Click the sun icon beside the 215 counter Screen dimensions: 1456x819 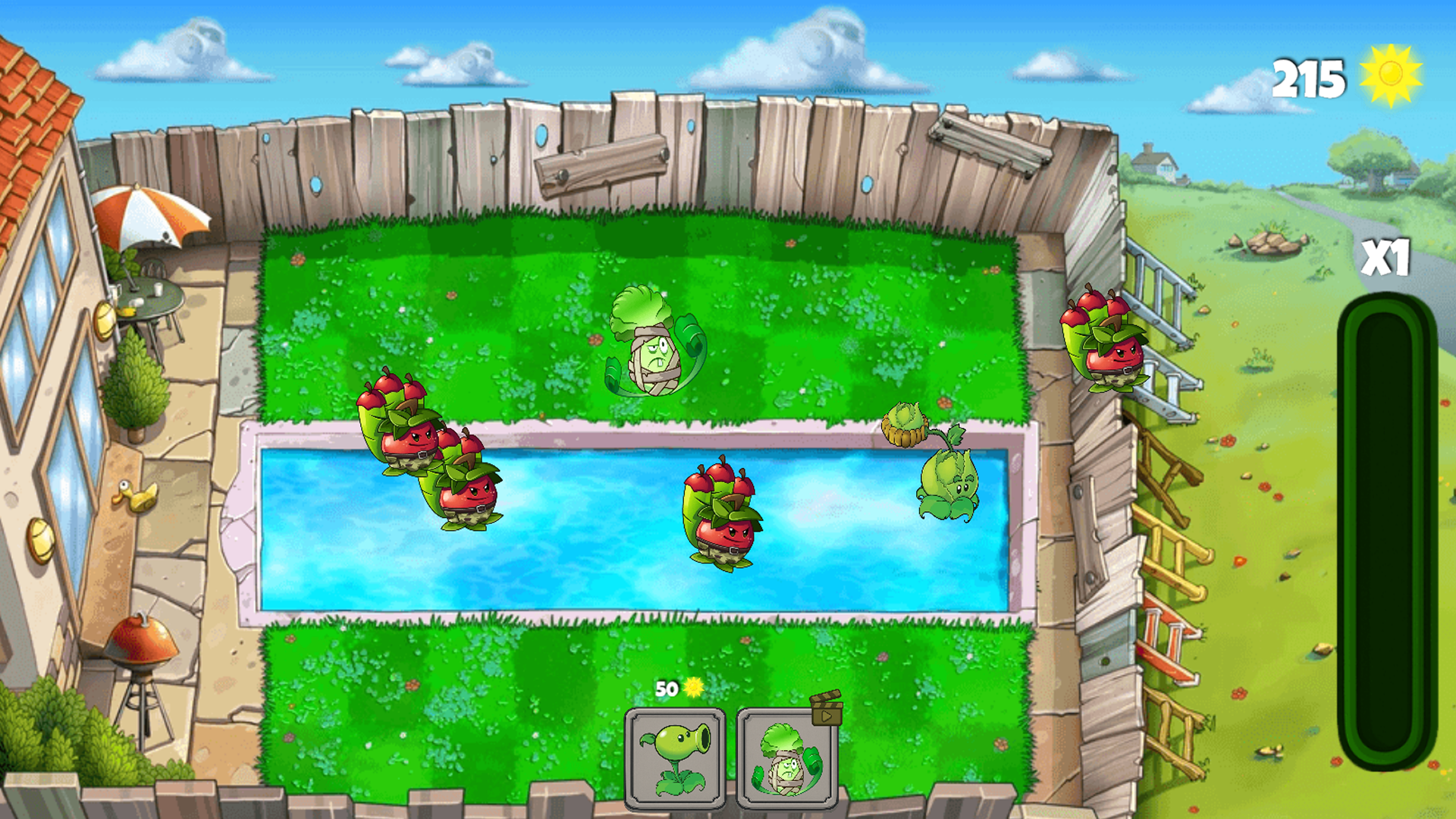tap(1389, 74)
